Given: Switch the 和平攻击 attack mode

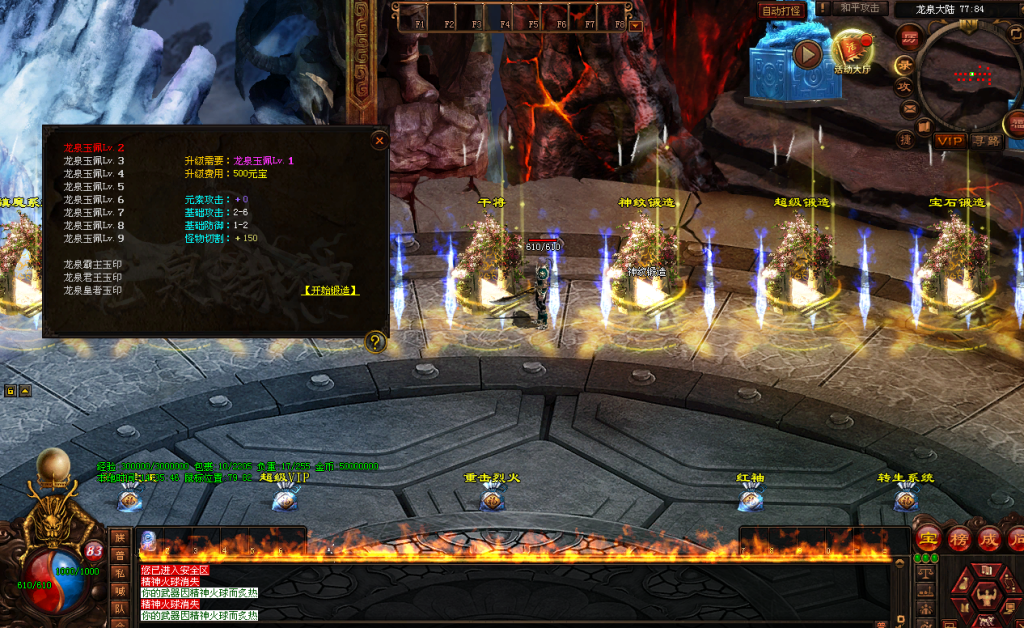Looking at the screenshot, I should tap(860, 9).
